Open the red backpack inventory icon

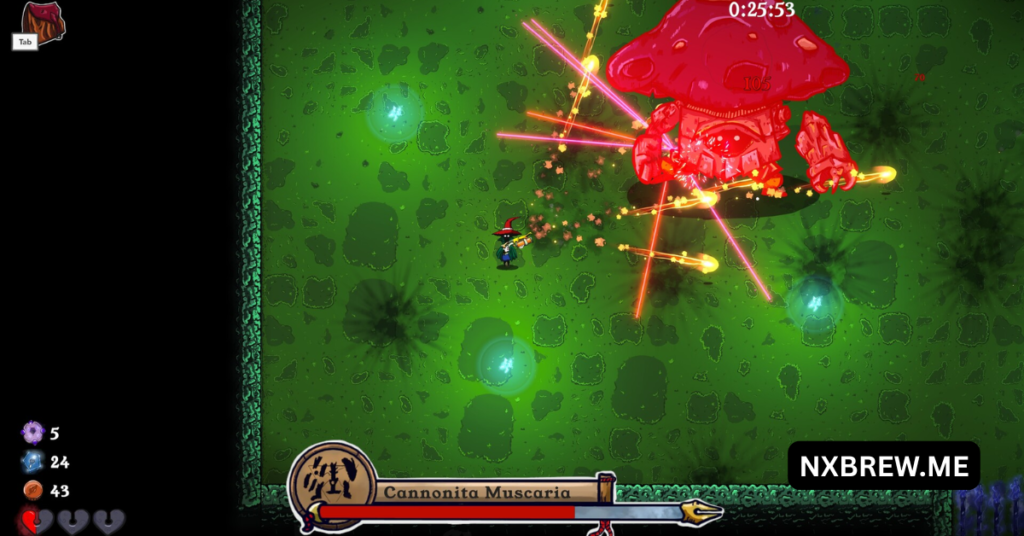pyautogui.click(x=42, y=20)
